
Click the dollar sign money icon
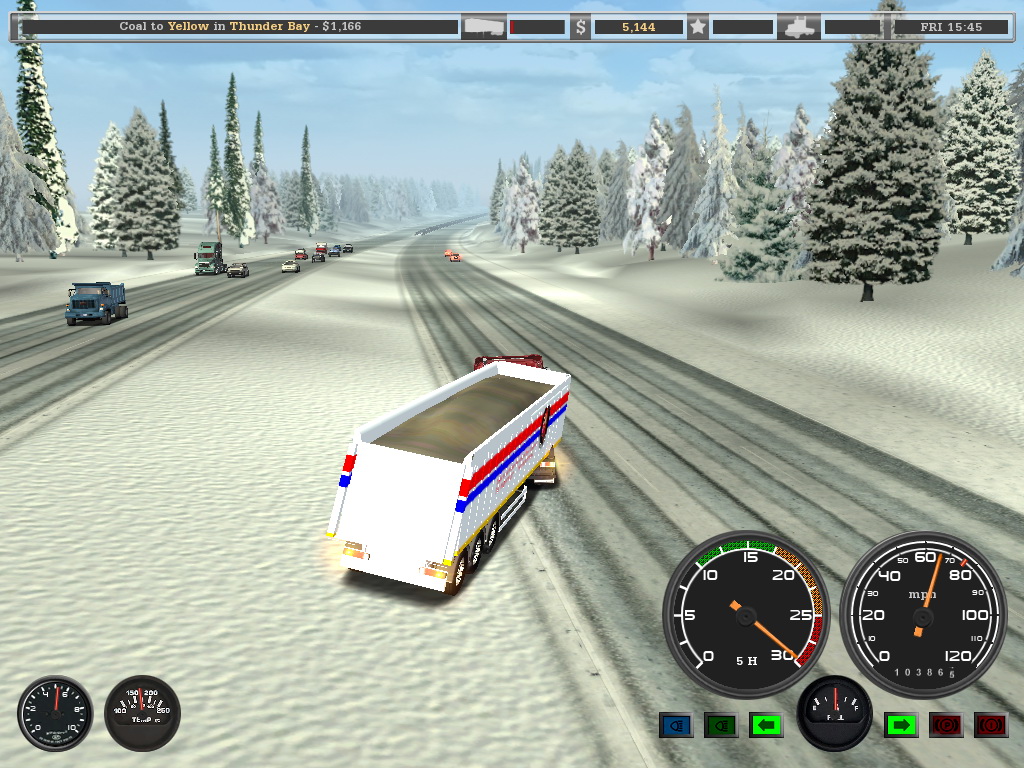(580, 27)
